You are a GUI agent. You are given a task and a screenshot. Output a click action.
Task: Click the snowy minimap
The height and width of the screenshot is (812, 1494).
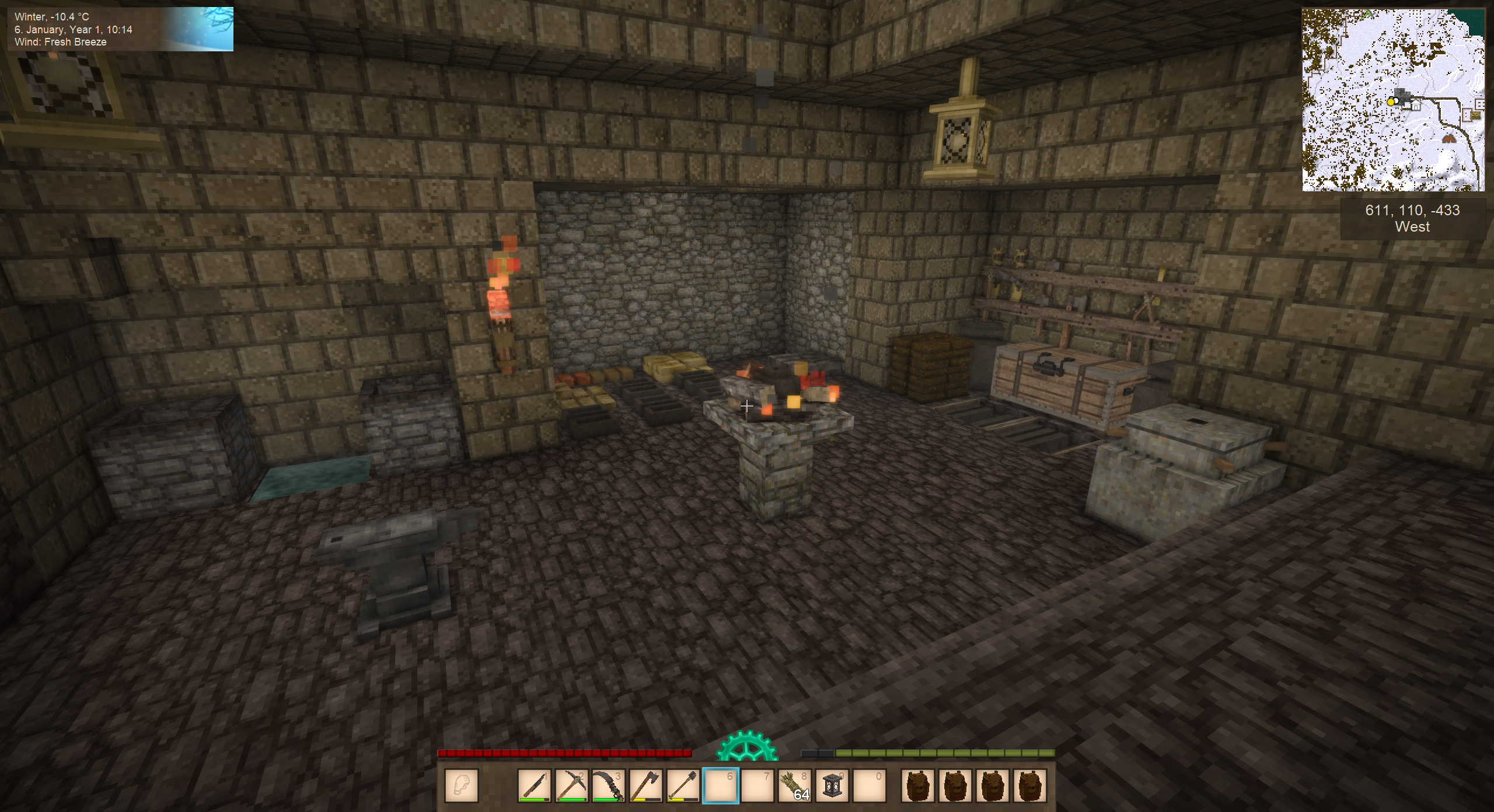tap(1393, 100)
